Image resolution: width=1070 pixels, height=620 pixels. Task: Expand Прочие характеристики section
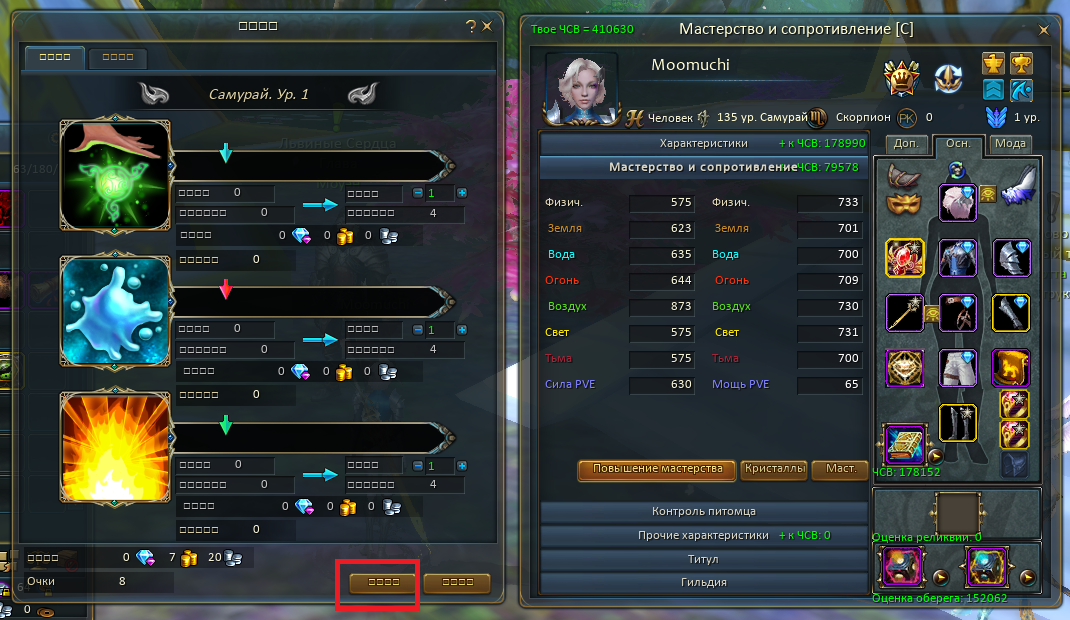[x=704, y=535]
